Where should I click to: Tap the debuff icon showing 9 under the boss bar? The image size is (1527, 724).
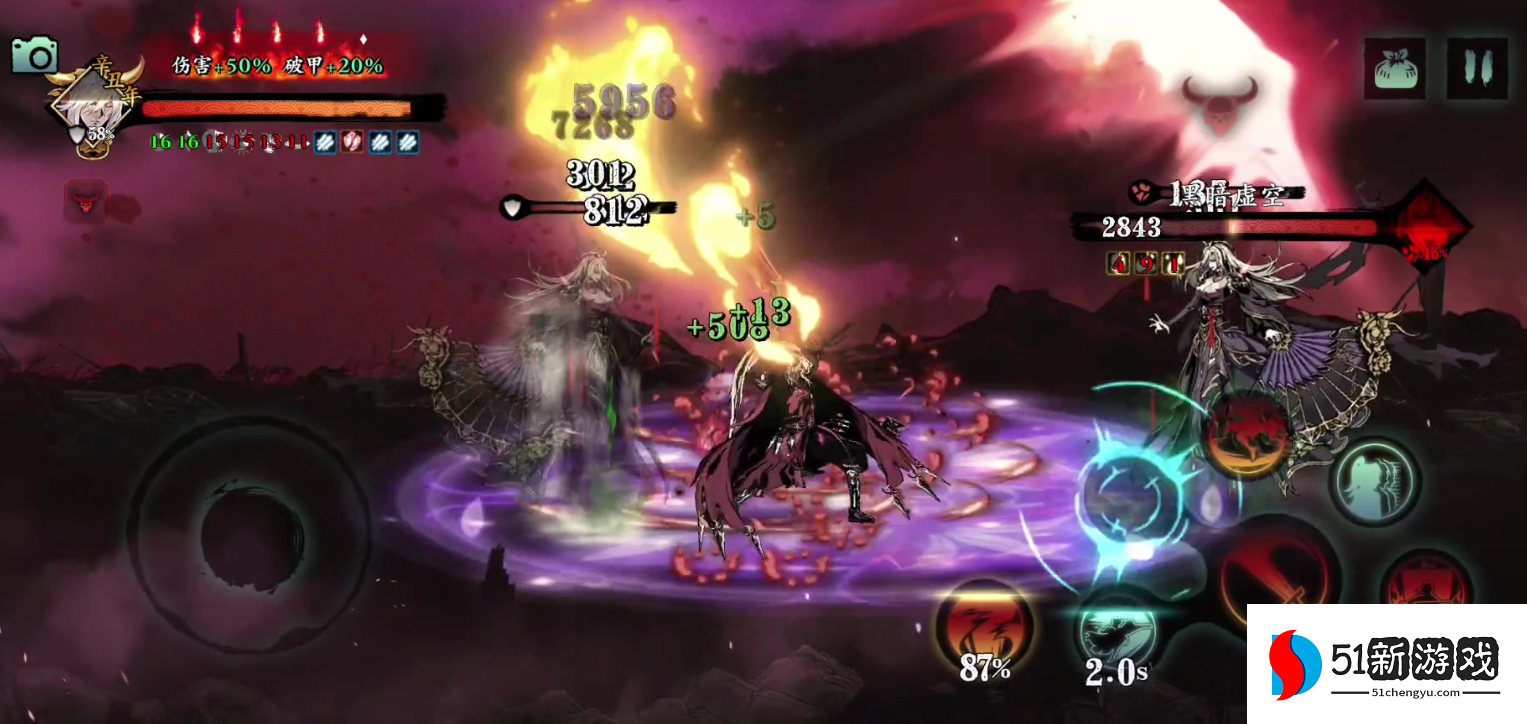1147,263
